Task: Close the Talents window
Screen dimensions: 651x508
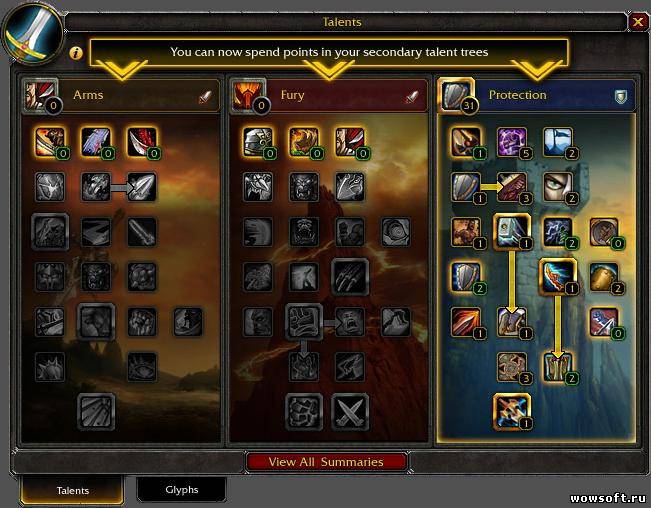Action: click(638, 21)
